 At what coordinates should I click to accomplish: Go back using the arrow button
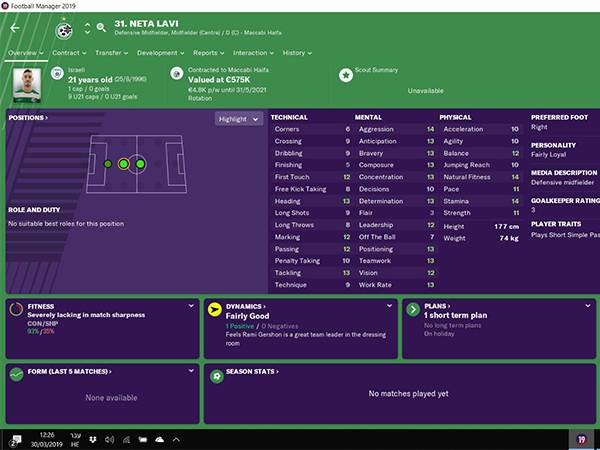(15, 30)
